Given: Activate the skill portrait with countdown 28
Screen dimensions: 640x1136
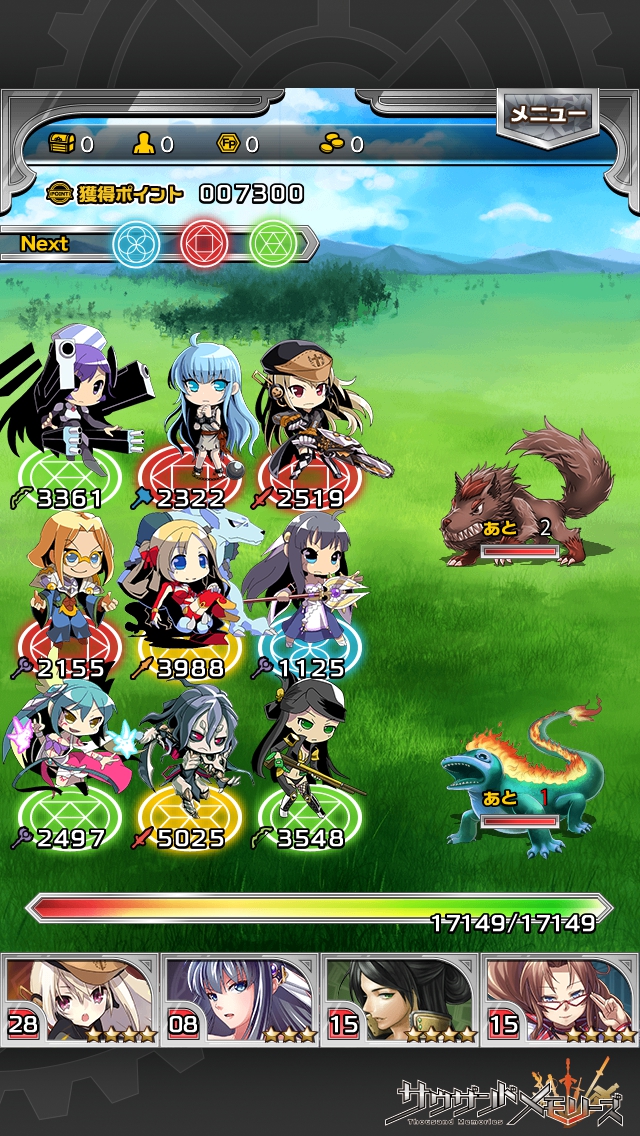Looking at the screenshot, I should point(82,998).
